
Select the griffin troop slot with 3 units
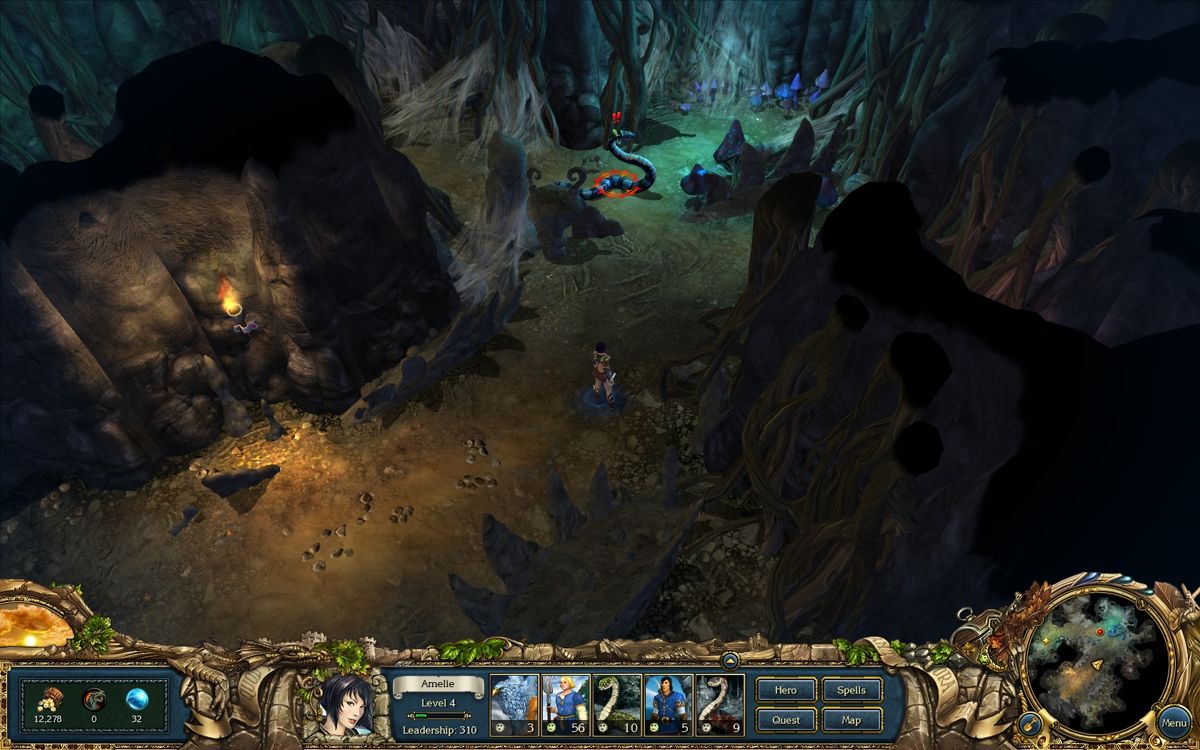tap(514, 706)
